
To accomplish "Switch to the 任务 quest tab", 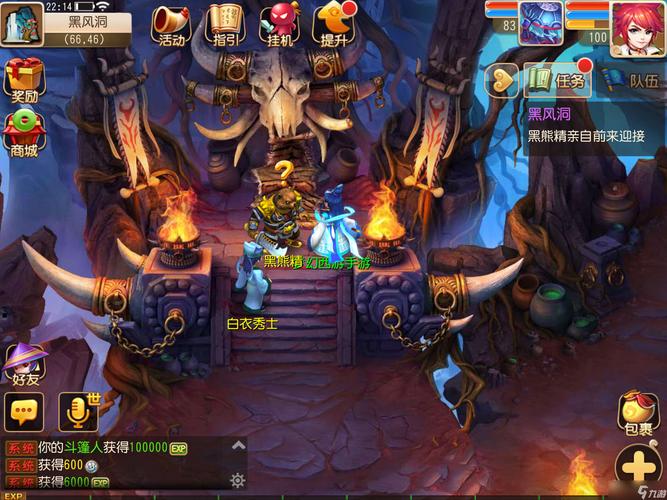I will [x=558, y=80].
